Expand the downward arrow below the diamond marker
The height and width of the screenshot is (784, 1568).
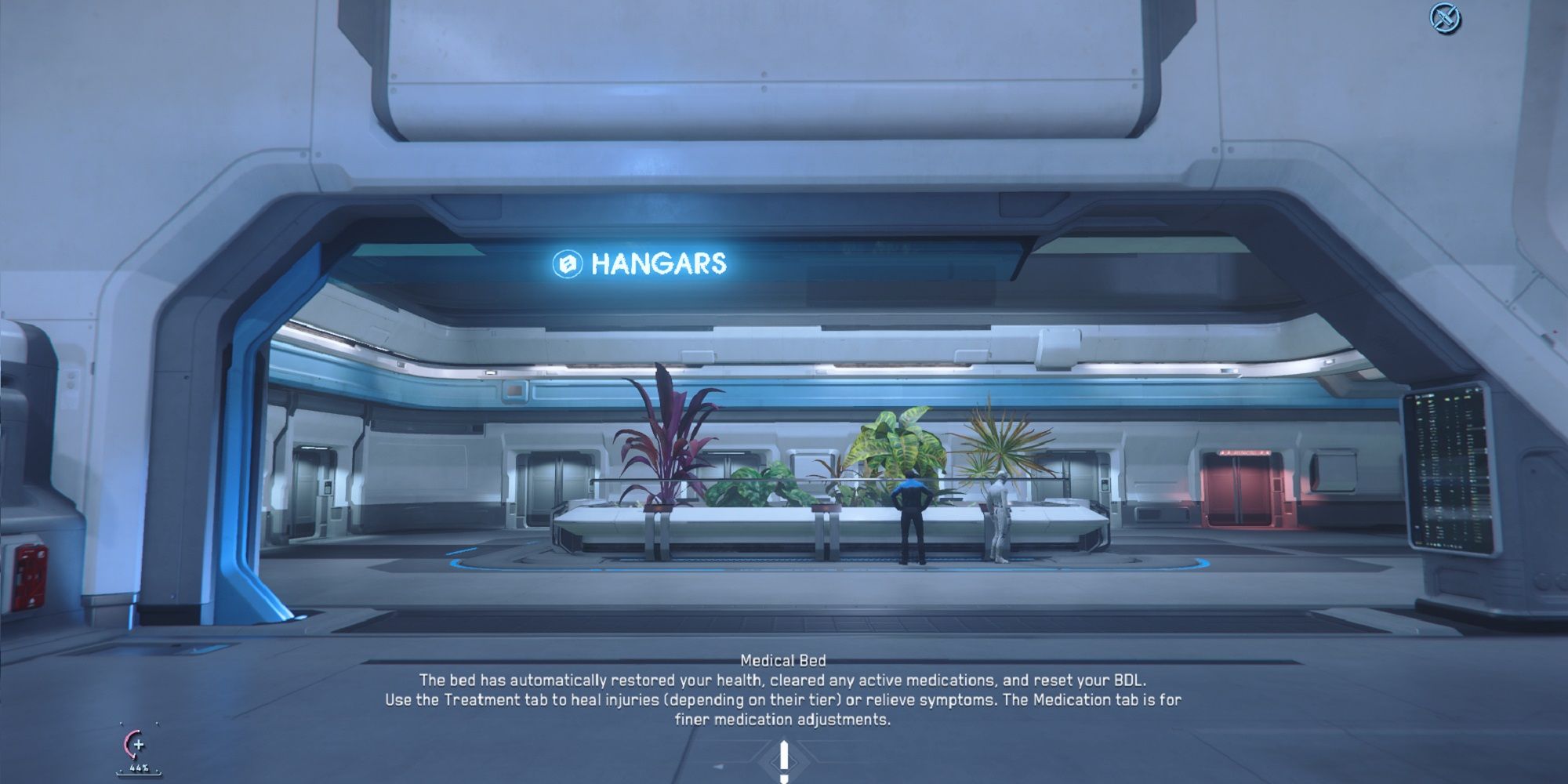(x=782, y=779)
